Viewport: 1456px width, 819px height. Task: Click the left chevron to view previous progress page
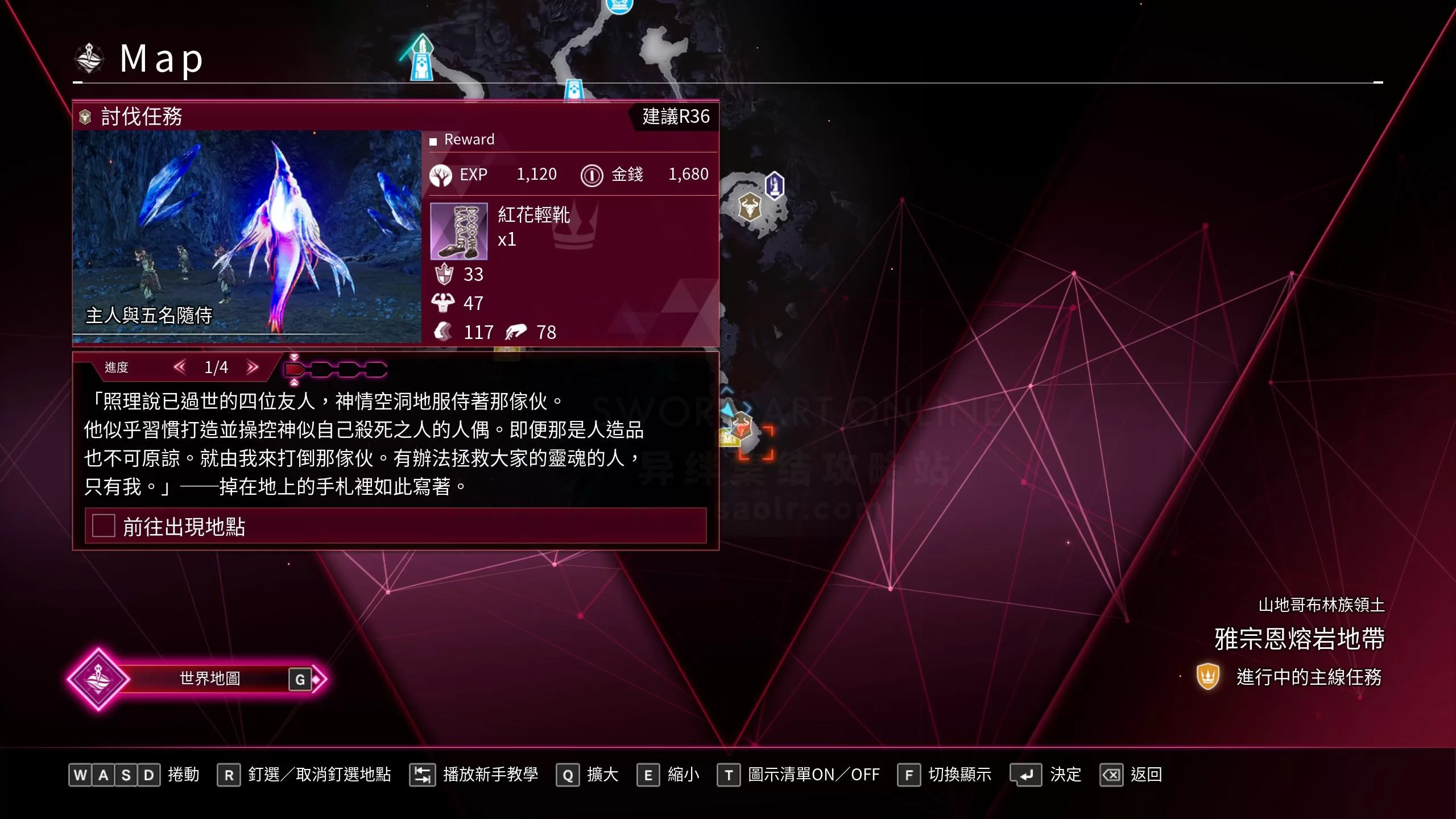click(x=180, y=367)
